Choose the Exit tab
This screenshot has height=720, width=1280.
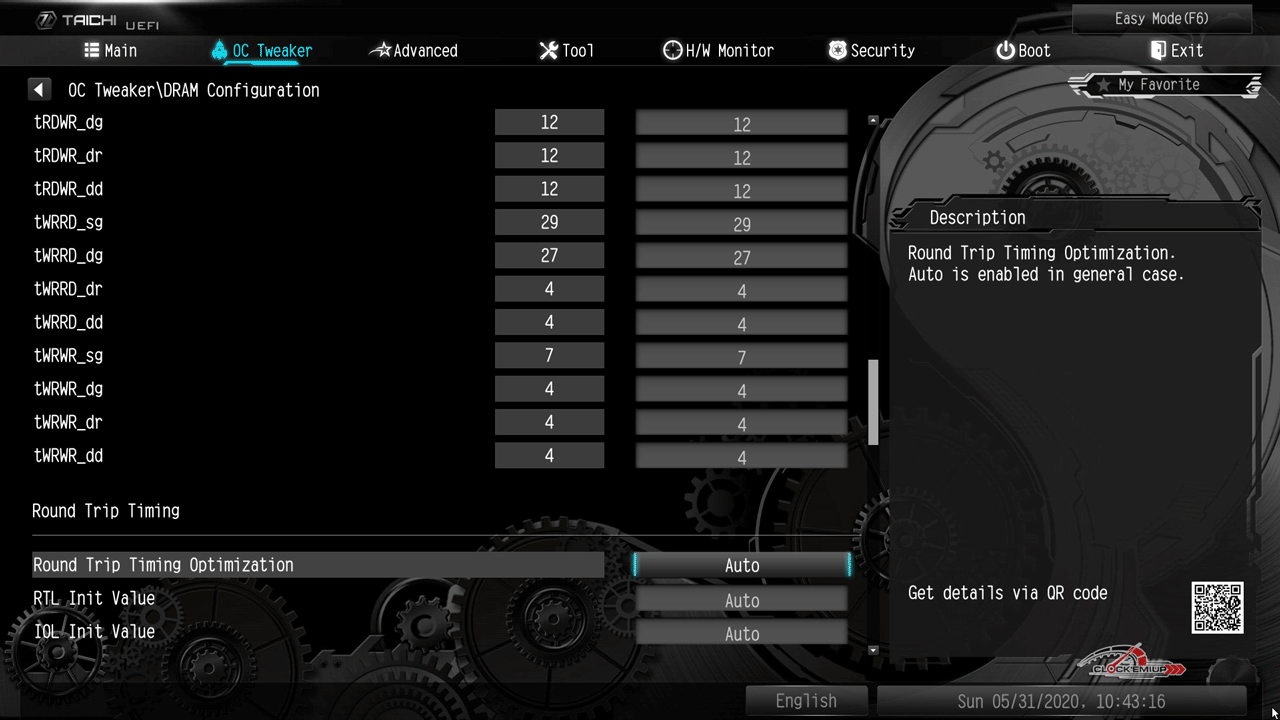coord(1176,51)
